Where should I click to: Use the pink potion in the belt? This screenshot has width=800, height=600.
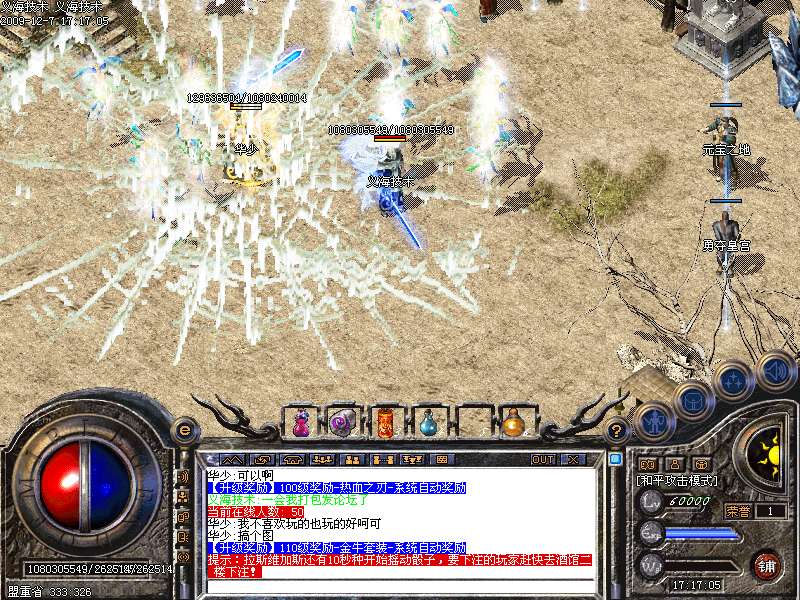pyautogui.click(x=300, y=423)
